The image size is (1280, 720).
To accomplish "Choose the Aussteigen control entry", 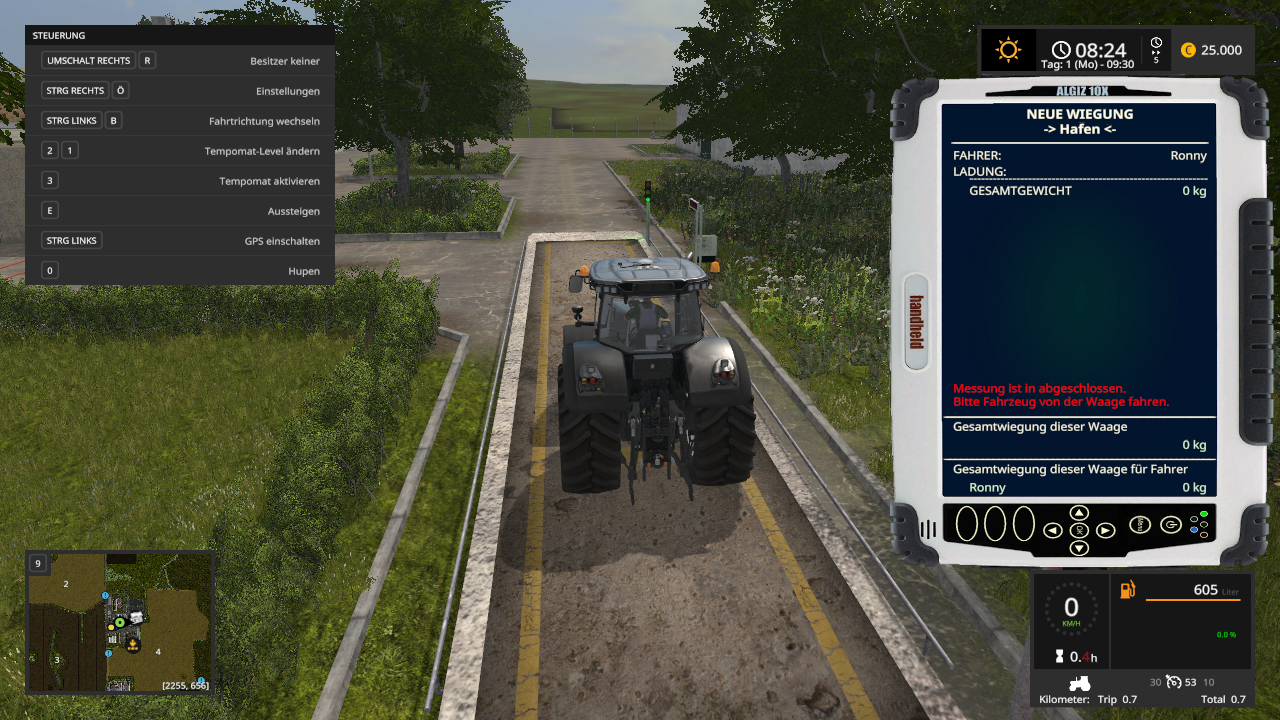I will [180, 211].
